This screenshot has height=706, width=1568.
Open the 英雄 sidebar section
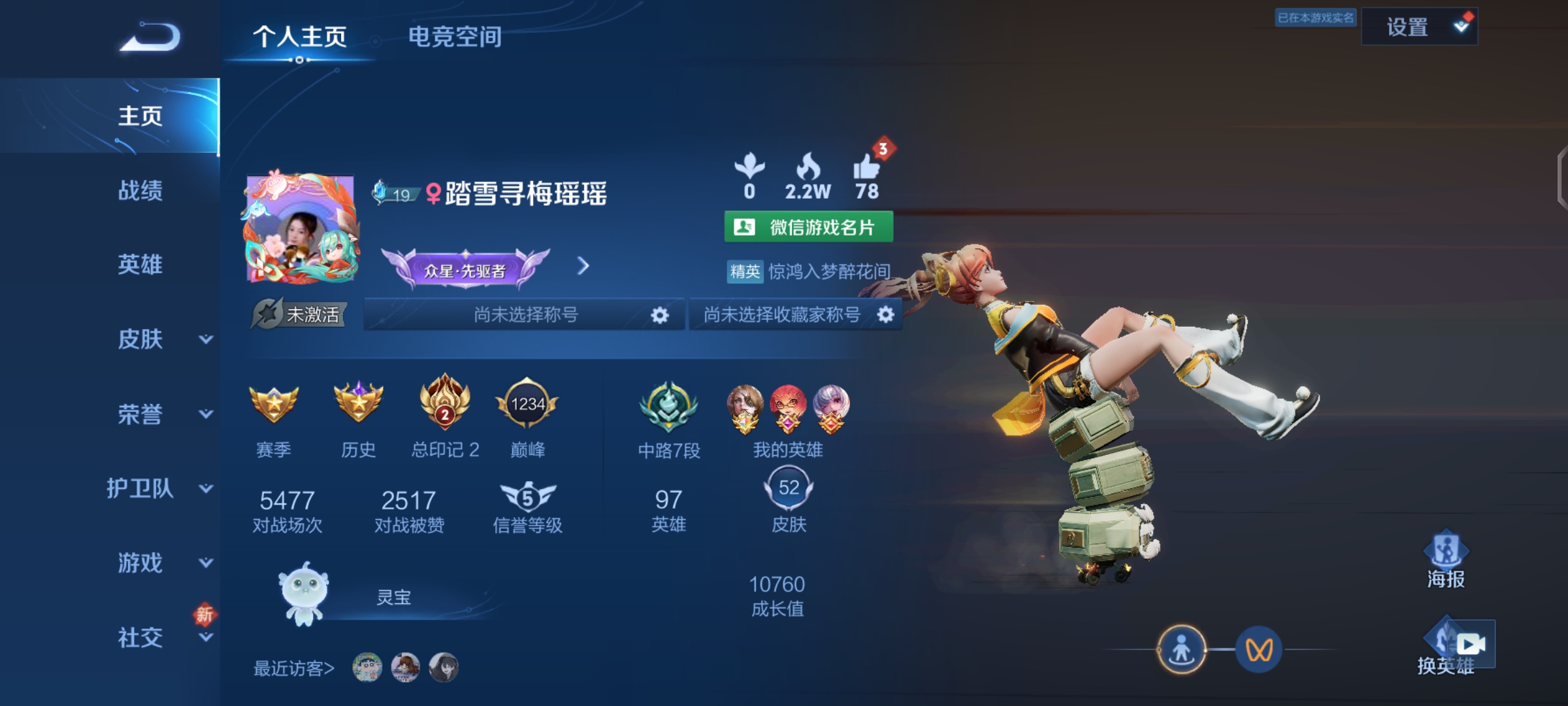(x=140, y=265)
